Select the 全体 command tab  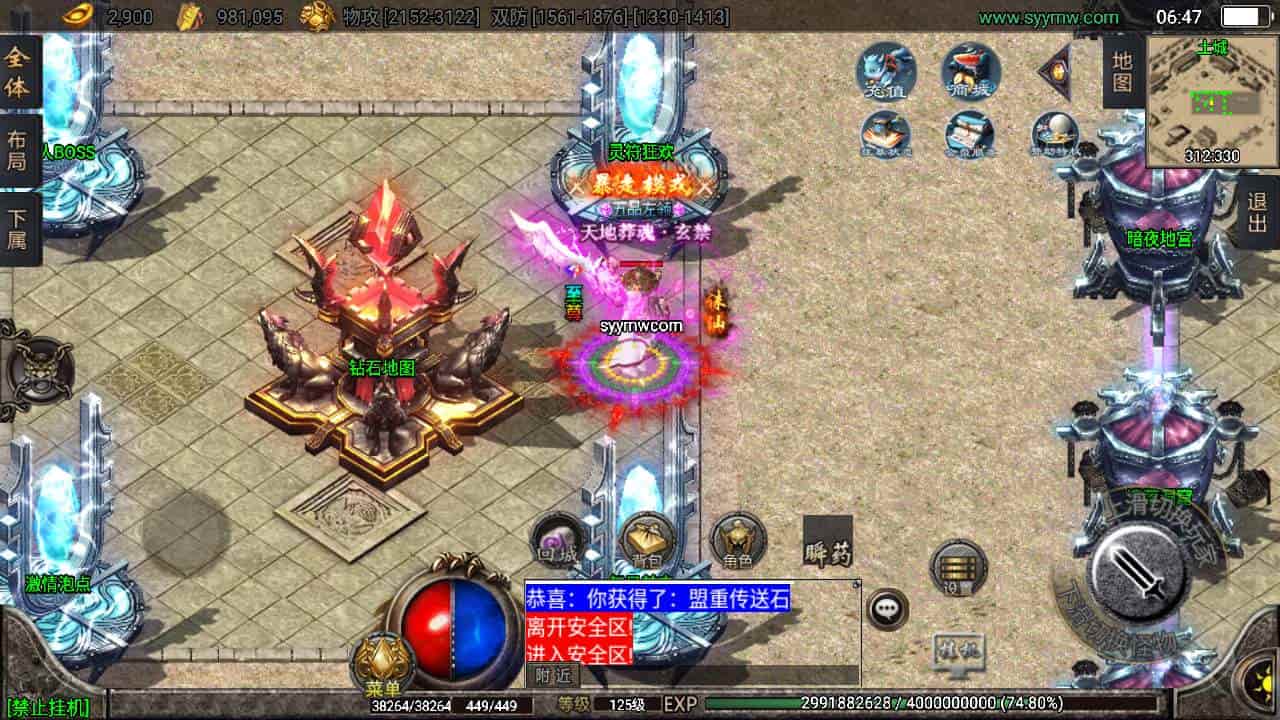[x=19, y=70]
